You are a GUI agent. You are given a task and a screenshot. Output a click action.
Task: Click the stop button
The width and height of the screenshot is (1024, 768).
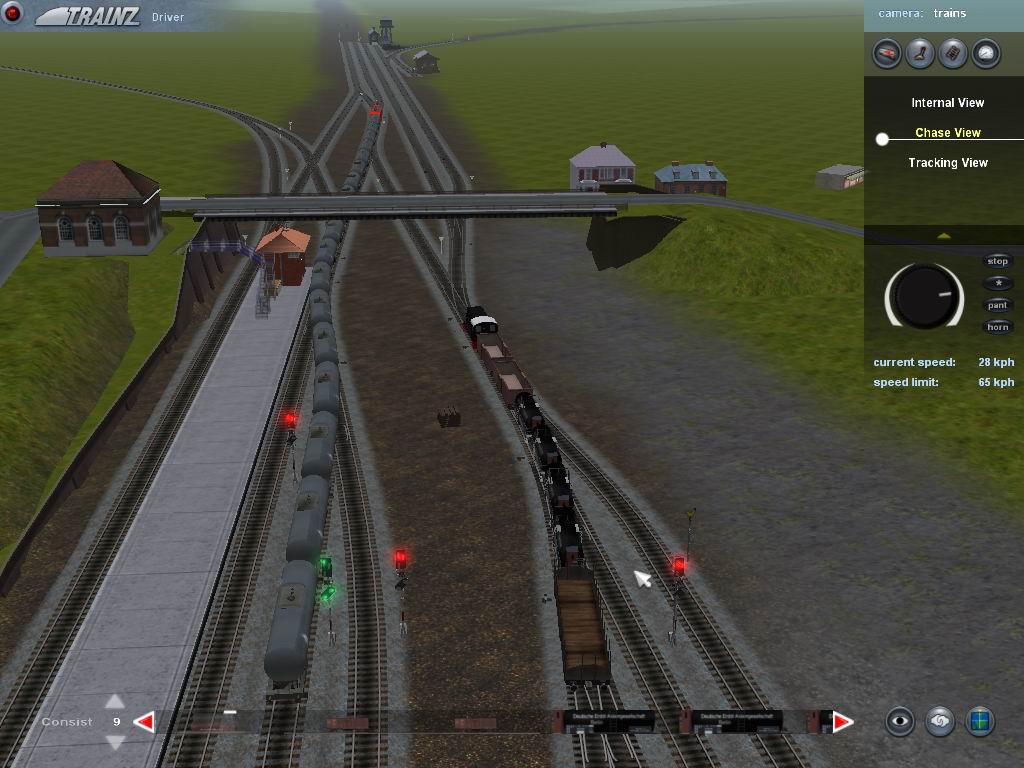coord(998,261)
